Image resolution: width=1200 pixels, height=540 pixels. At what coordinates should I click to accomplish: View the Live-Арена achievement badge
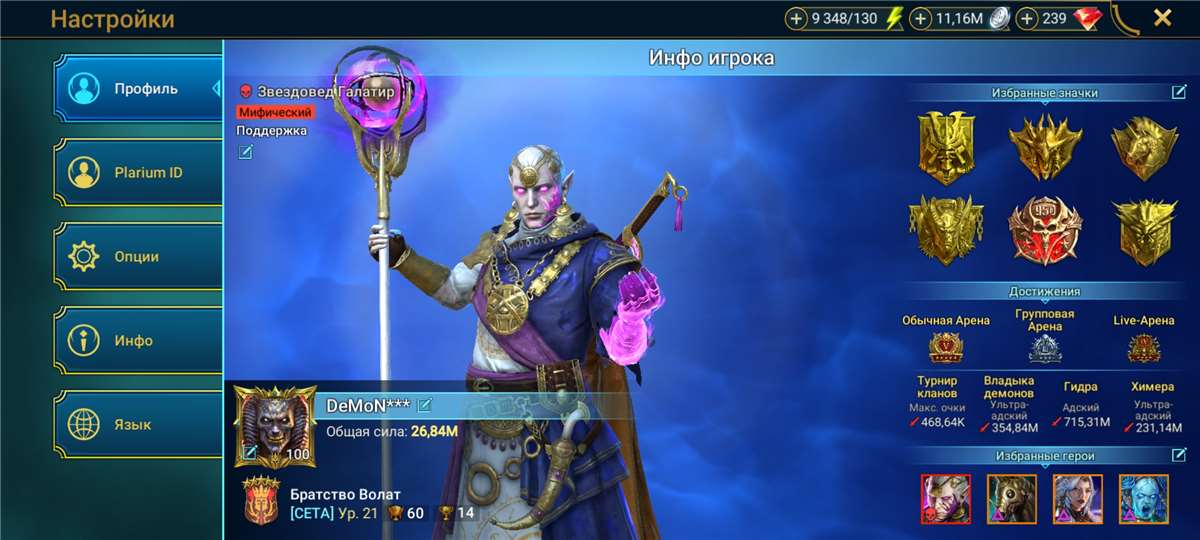[1143, 347]
